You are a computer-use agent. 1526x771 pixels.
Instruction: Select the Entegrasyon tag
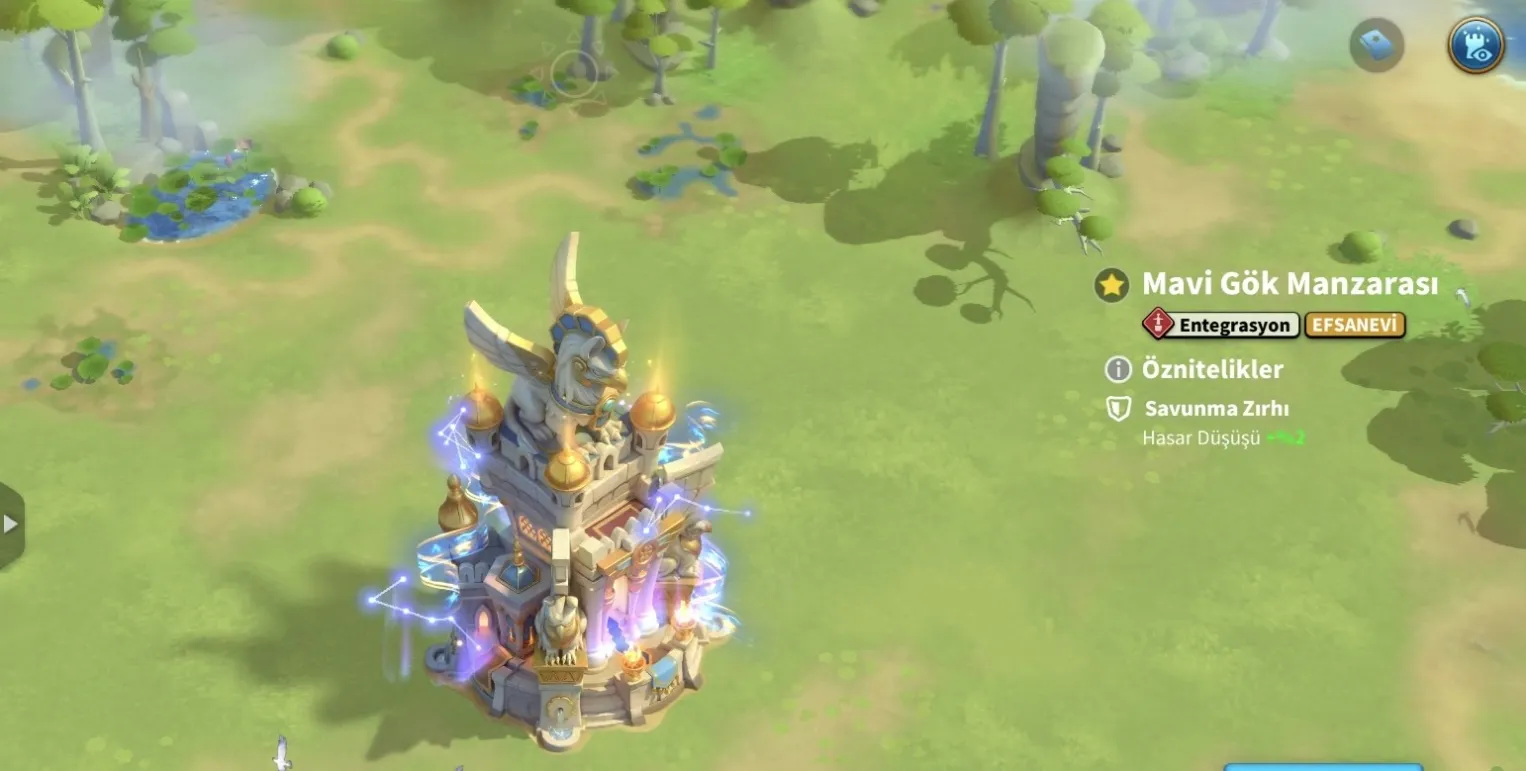(x=1221, y=325)
